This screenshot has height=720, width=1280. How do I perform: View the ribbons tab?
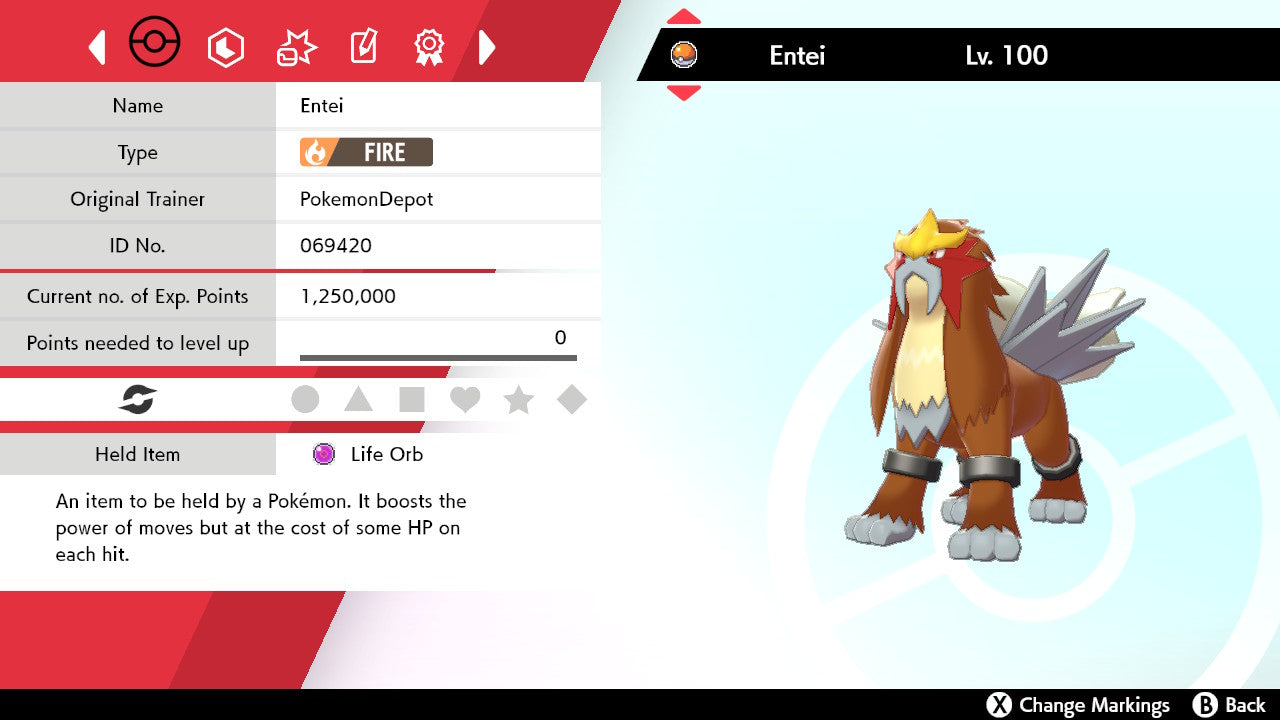point(429,47)
